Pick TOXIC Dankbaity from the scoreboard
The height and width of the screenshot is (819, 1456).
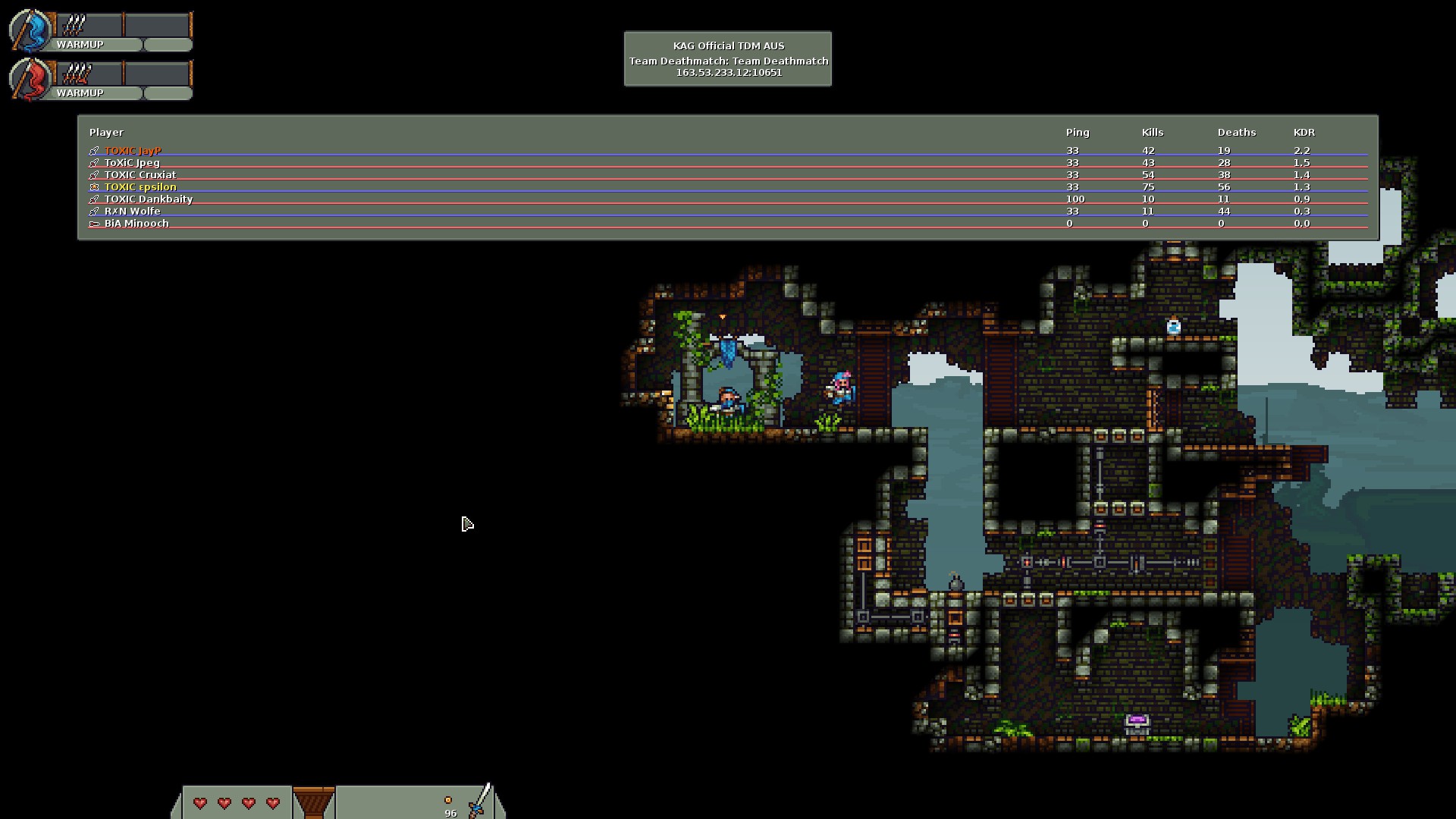[149, 199]
